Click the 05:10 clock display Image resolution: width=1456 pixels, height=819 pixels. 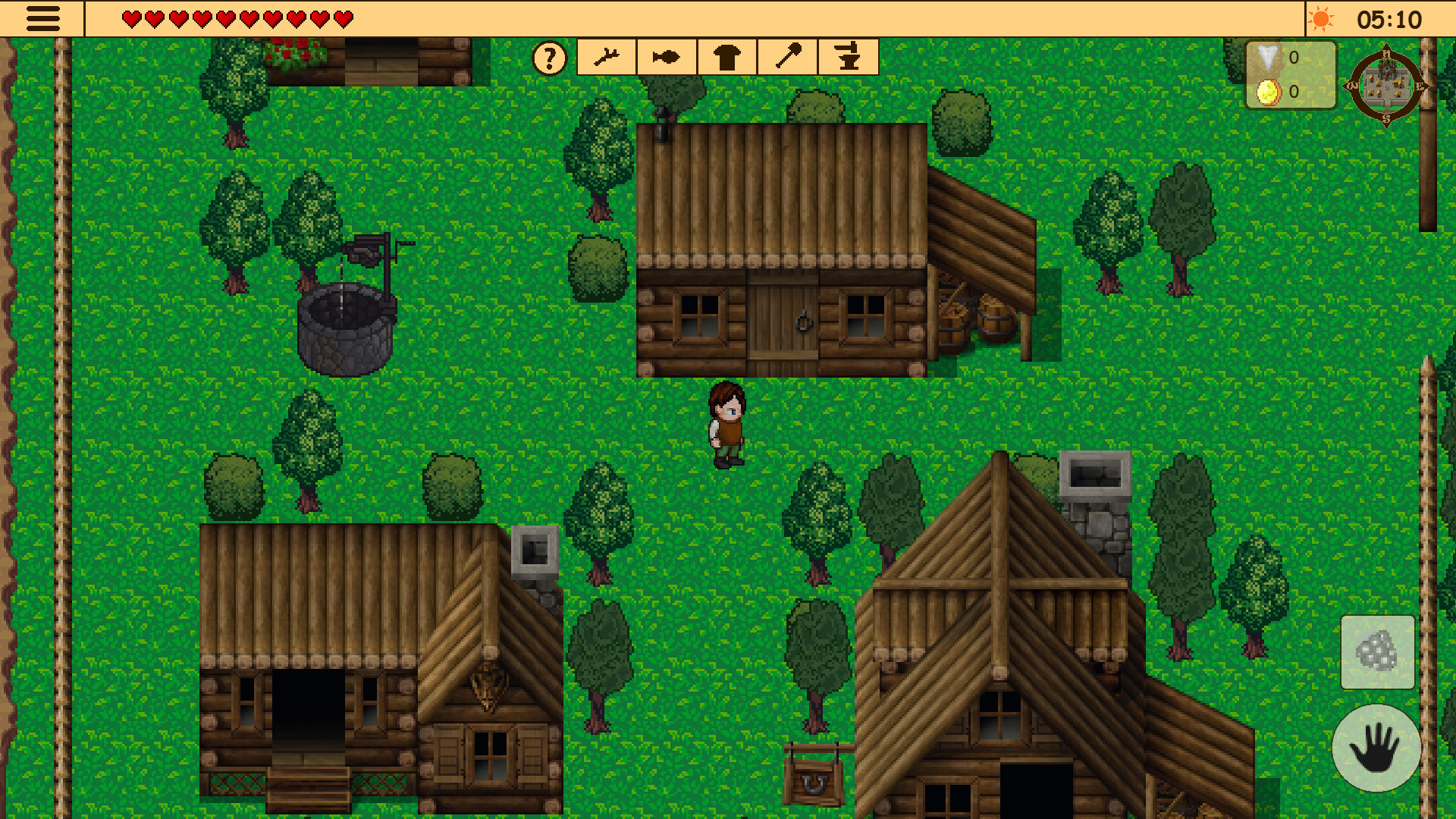(x=1404, y=20)
